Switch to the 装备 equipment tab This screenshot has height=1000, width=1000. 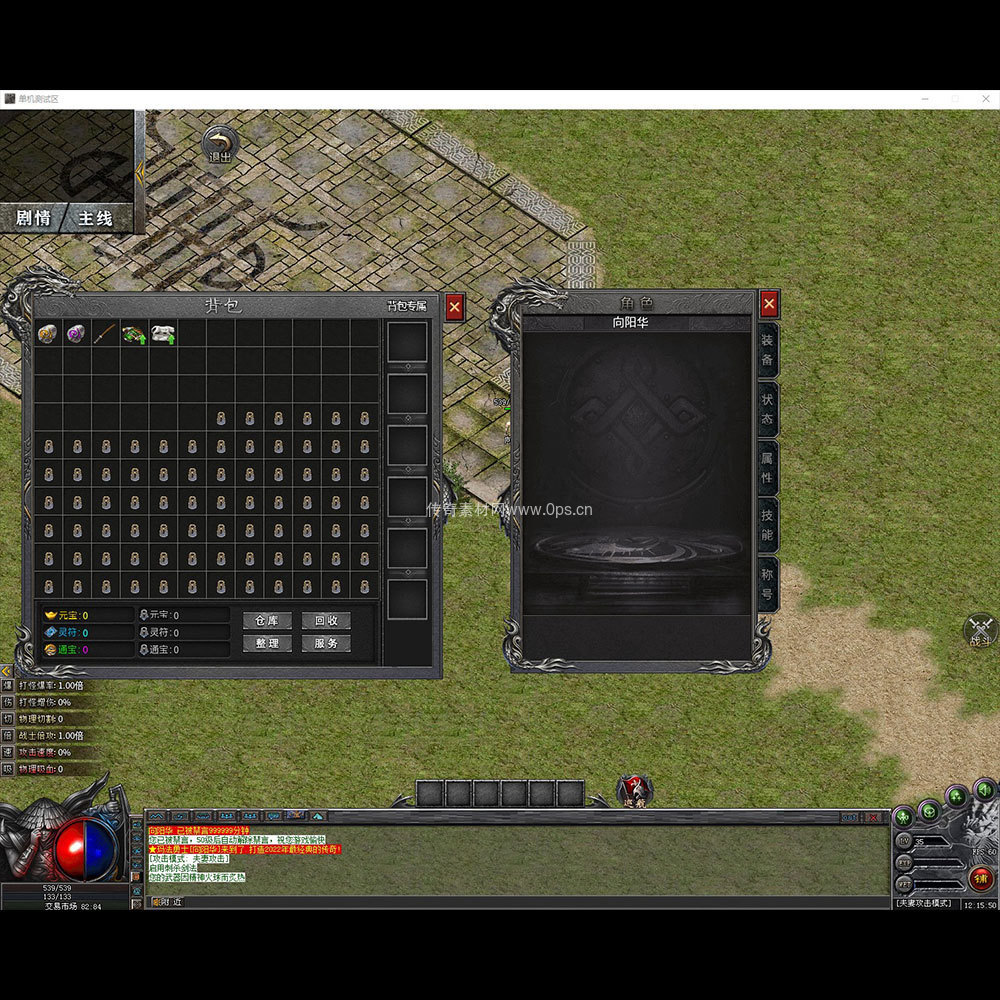767,349
